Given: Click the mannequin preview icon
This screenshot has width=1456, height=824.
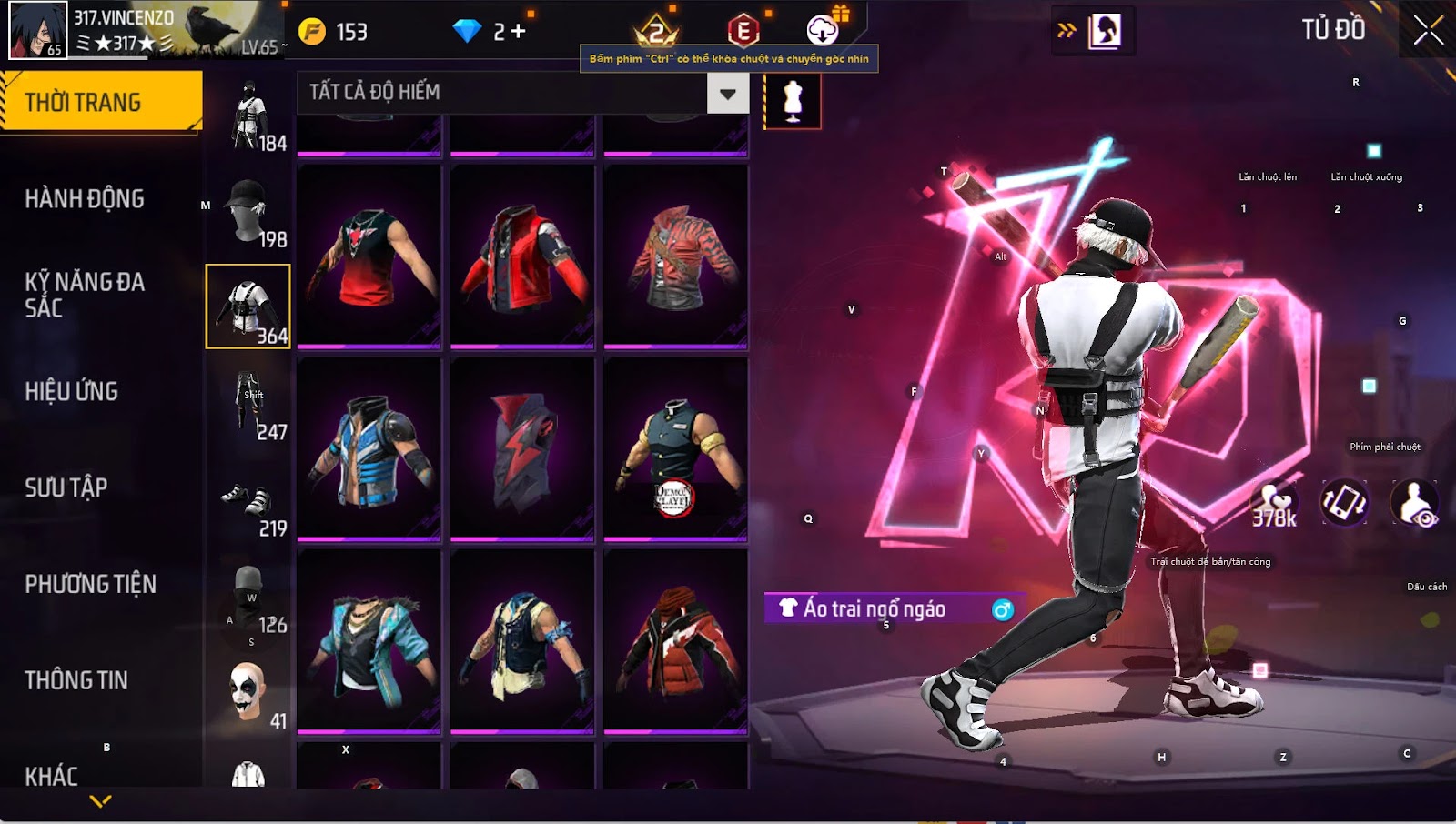Looking at the screenshot, I should pos(793,101).
